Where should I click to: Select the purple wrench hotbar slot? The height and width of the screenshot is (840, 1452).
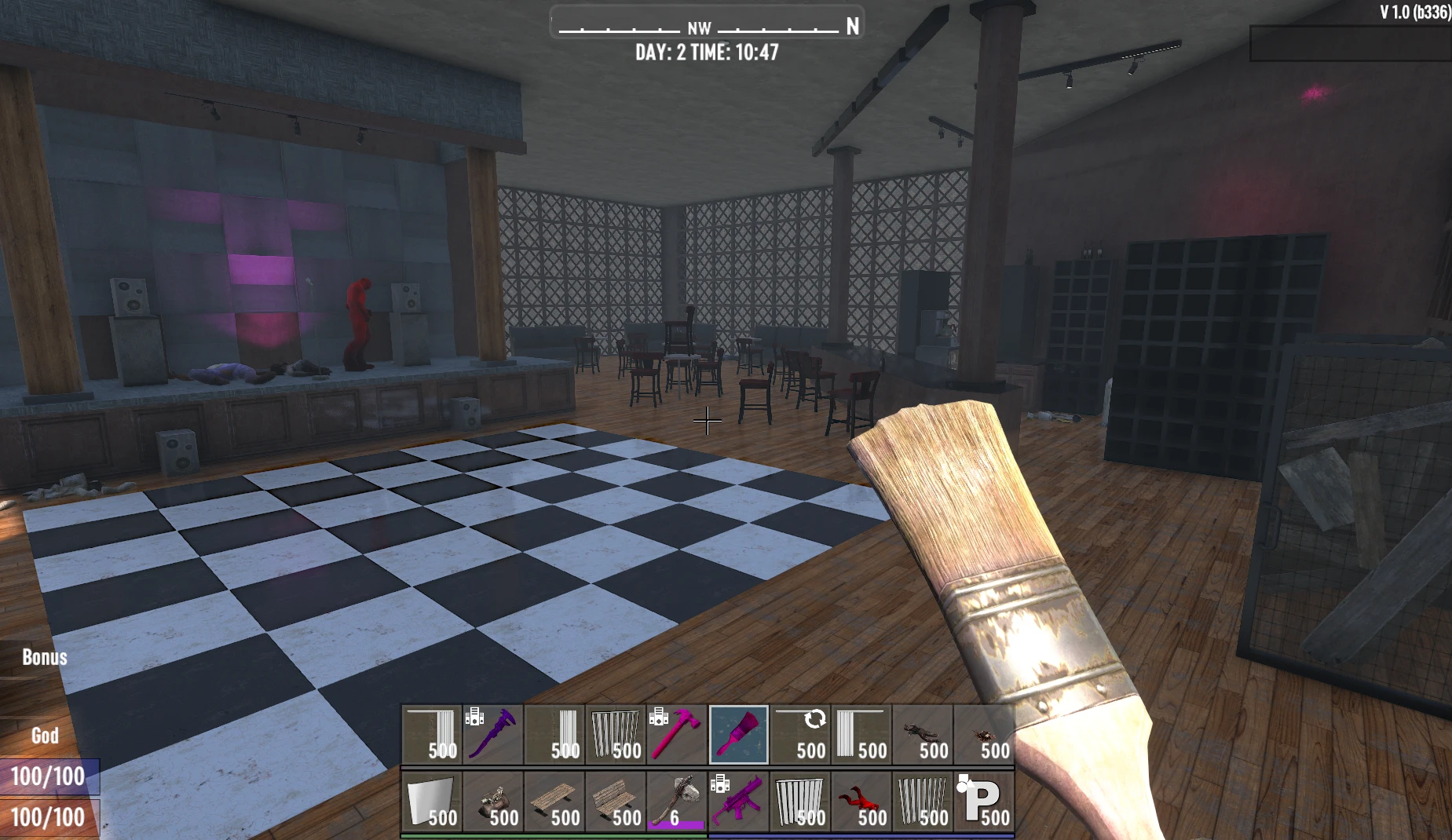pyautogui.click(x=493, y=735)
